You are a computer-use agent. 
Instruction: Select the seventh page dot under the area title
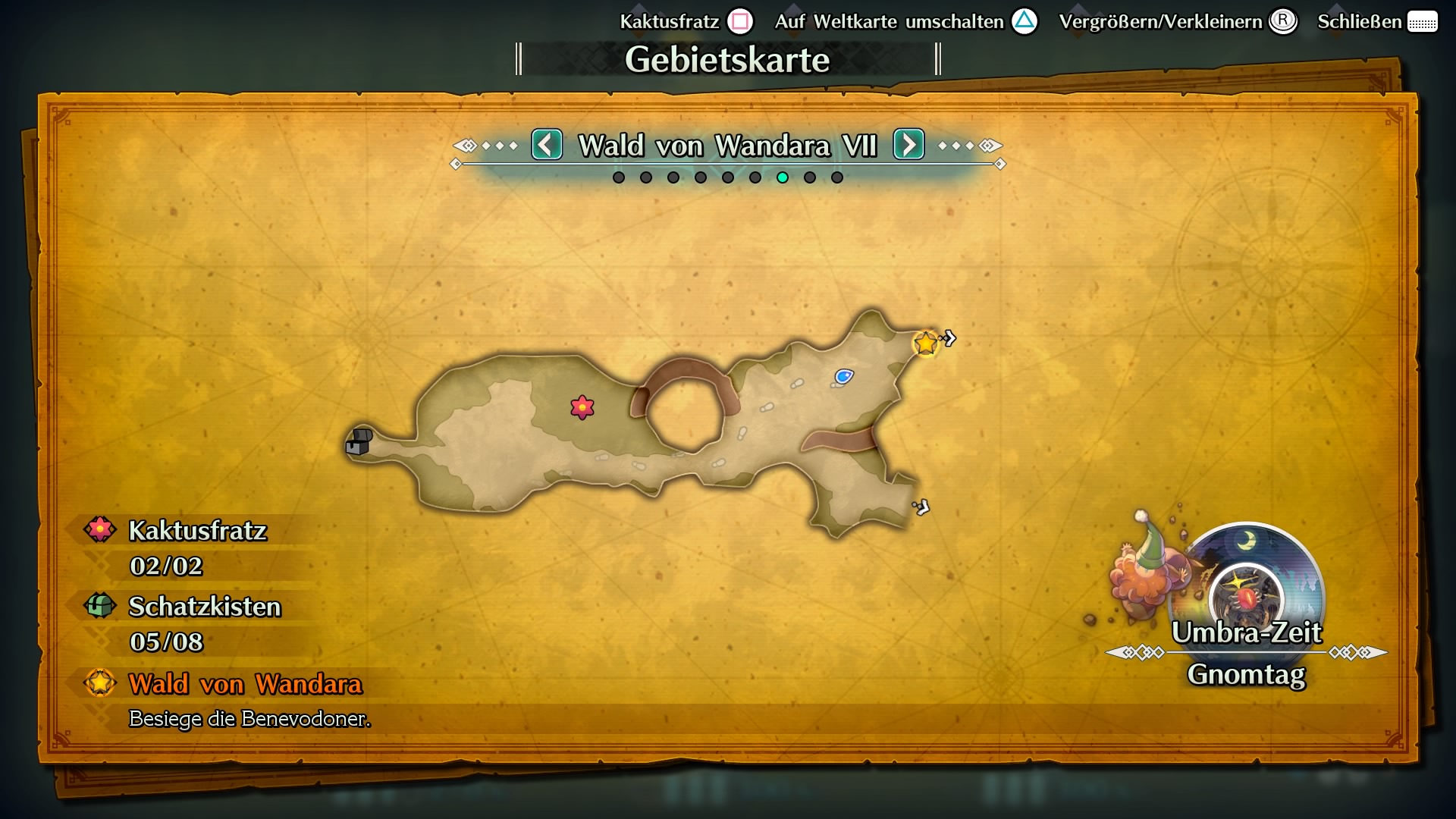click(x=783, y=177)
